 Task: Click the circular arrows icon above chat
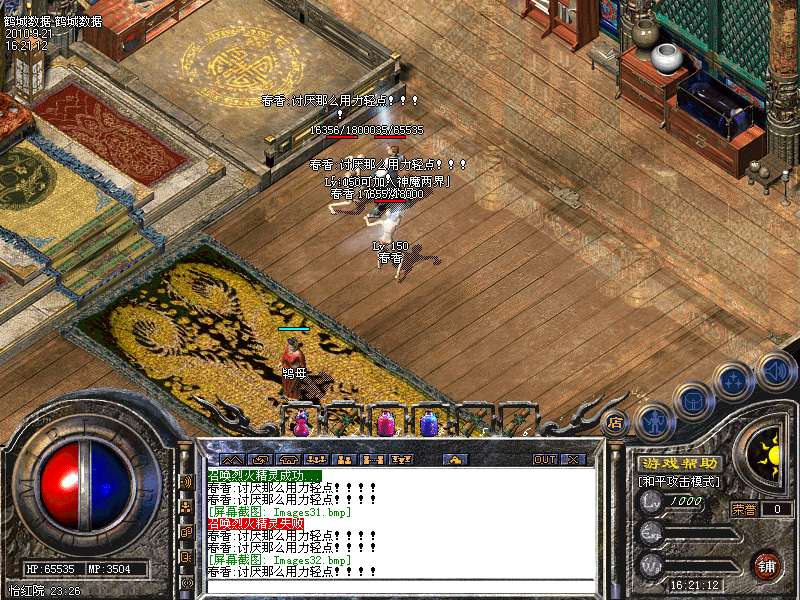click(x=262, y=460)
